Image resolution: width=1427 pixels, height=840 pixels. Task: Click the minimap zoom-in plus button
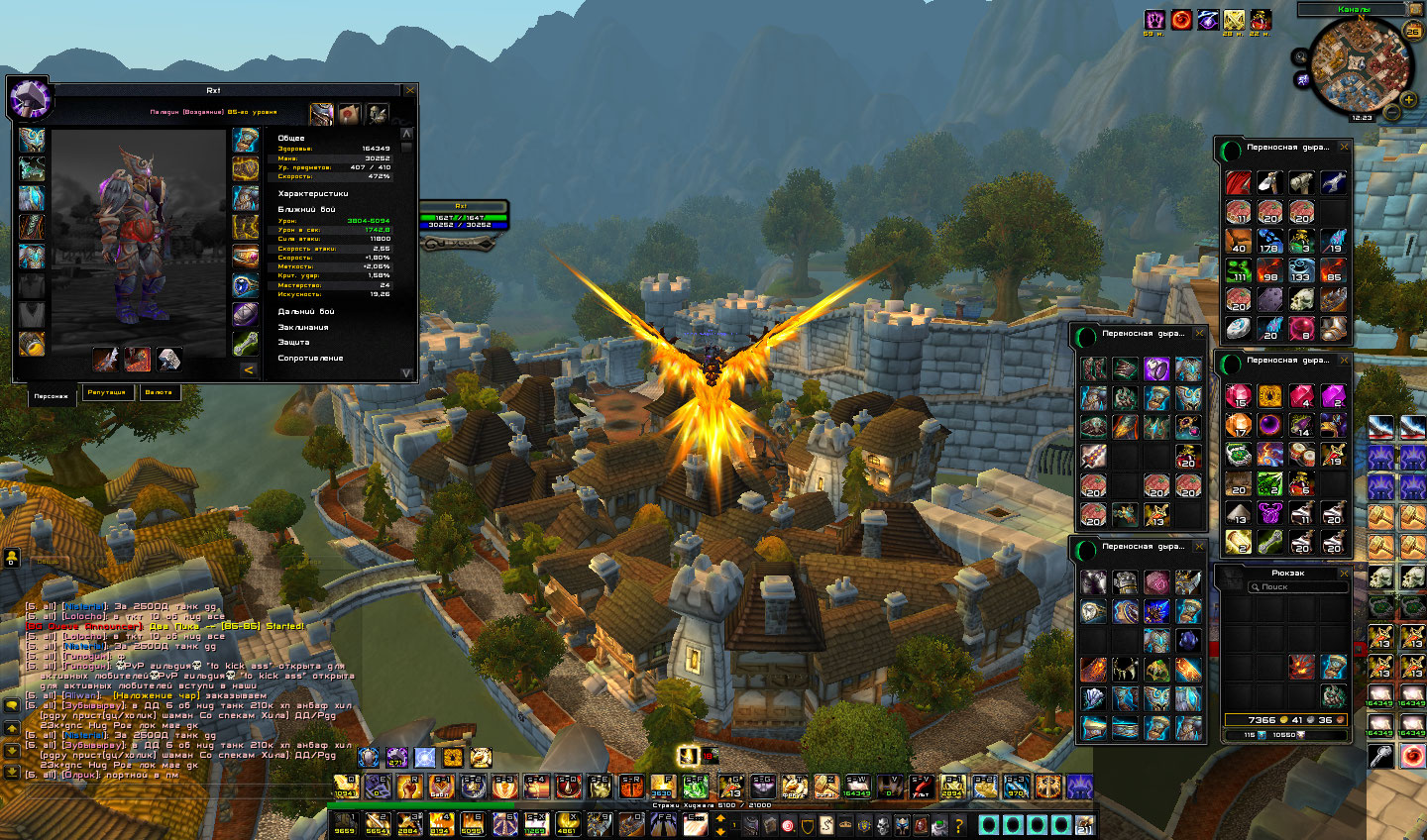click(1409, 99)
